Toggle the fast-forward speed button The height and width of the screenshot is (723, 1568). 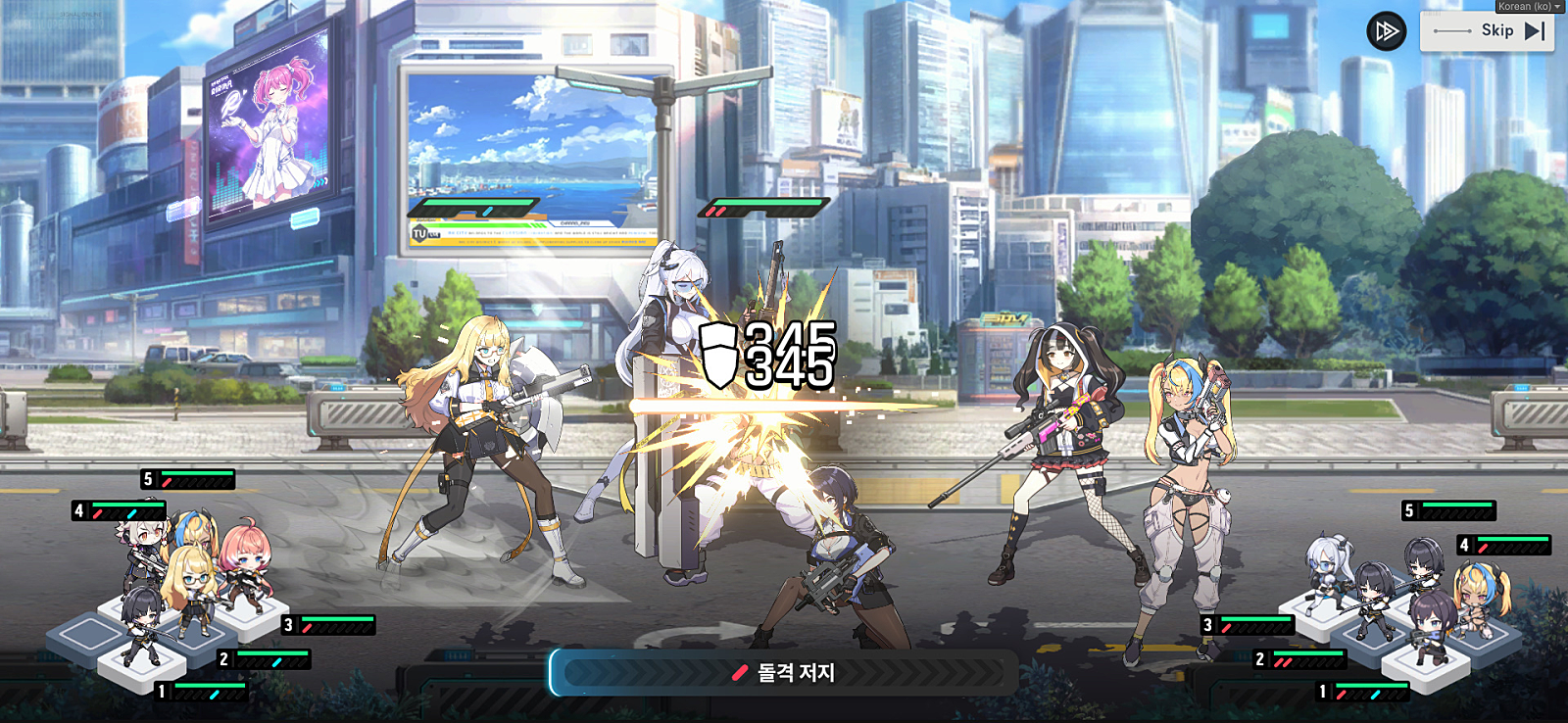click(1386, 31)
